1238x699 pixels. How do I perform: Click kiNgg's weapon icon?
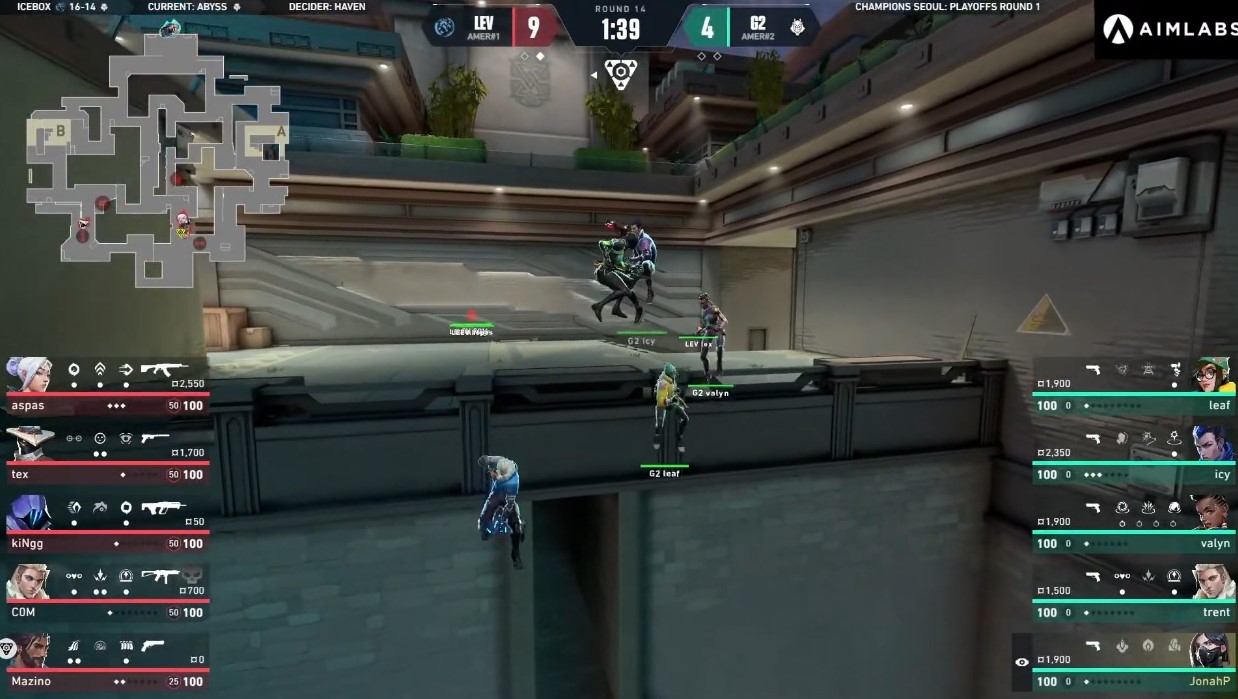coord(163,508)
